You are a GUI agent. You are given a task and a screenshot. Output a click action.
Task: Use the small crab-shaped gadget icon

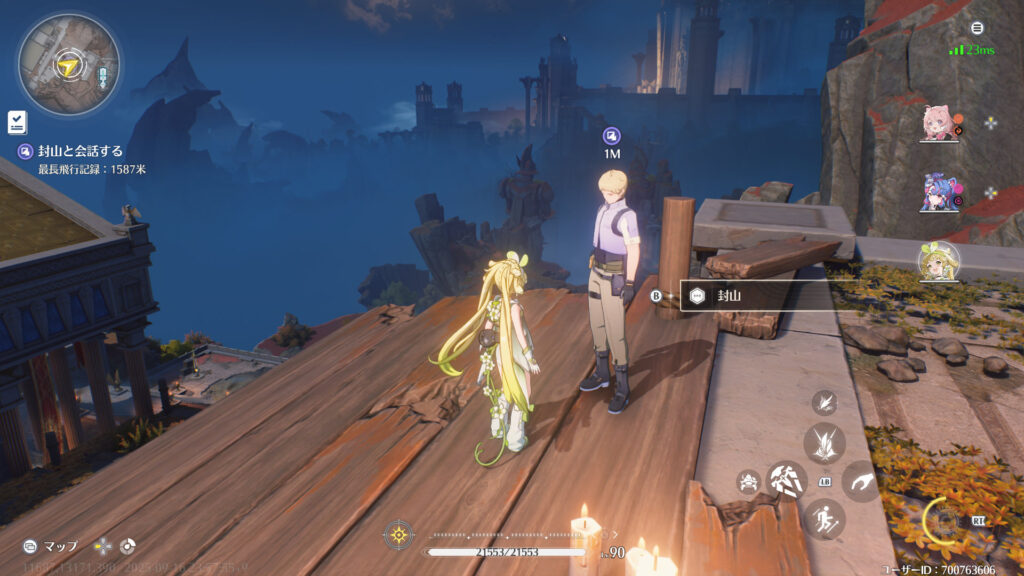click(x=747, y=482)
